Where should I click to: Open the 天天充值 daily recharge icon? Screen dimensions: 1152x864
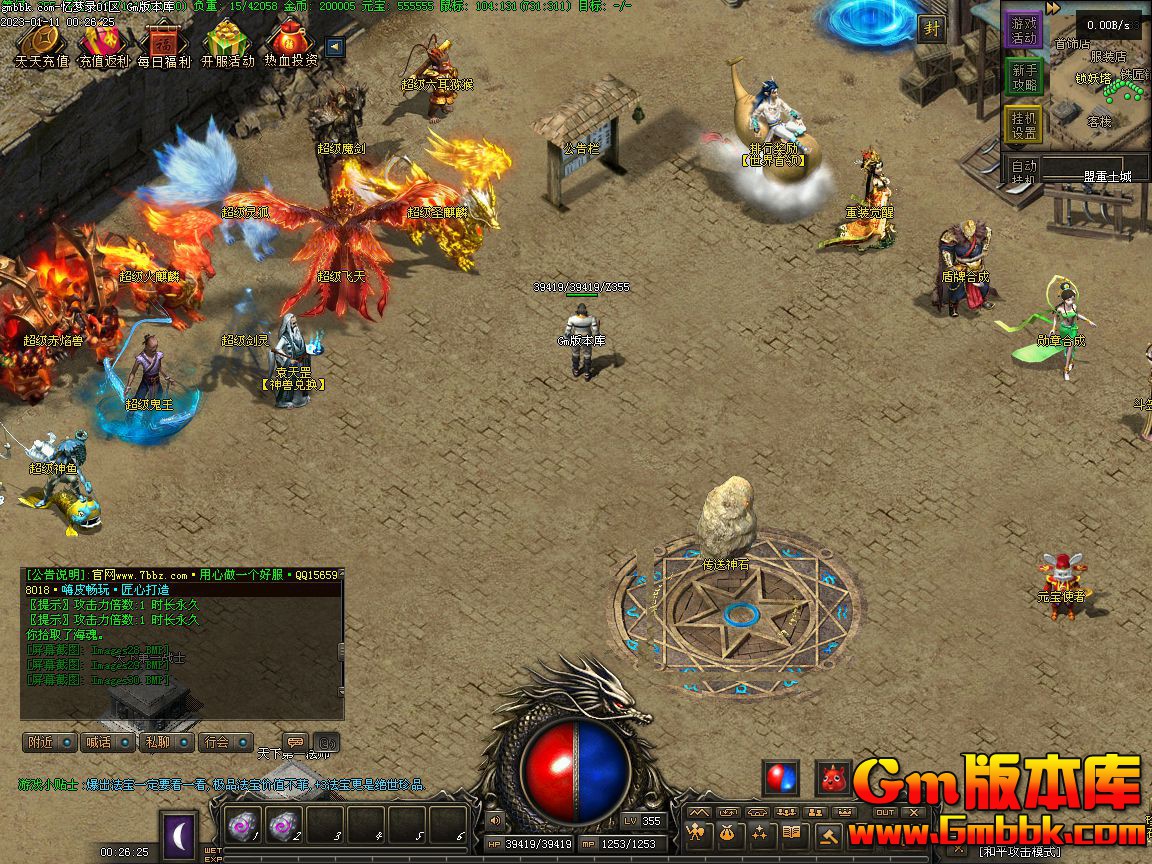click(42, 44)
